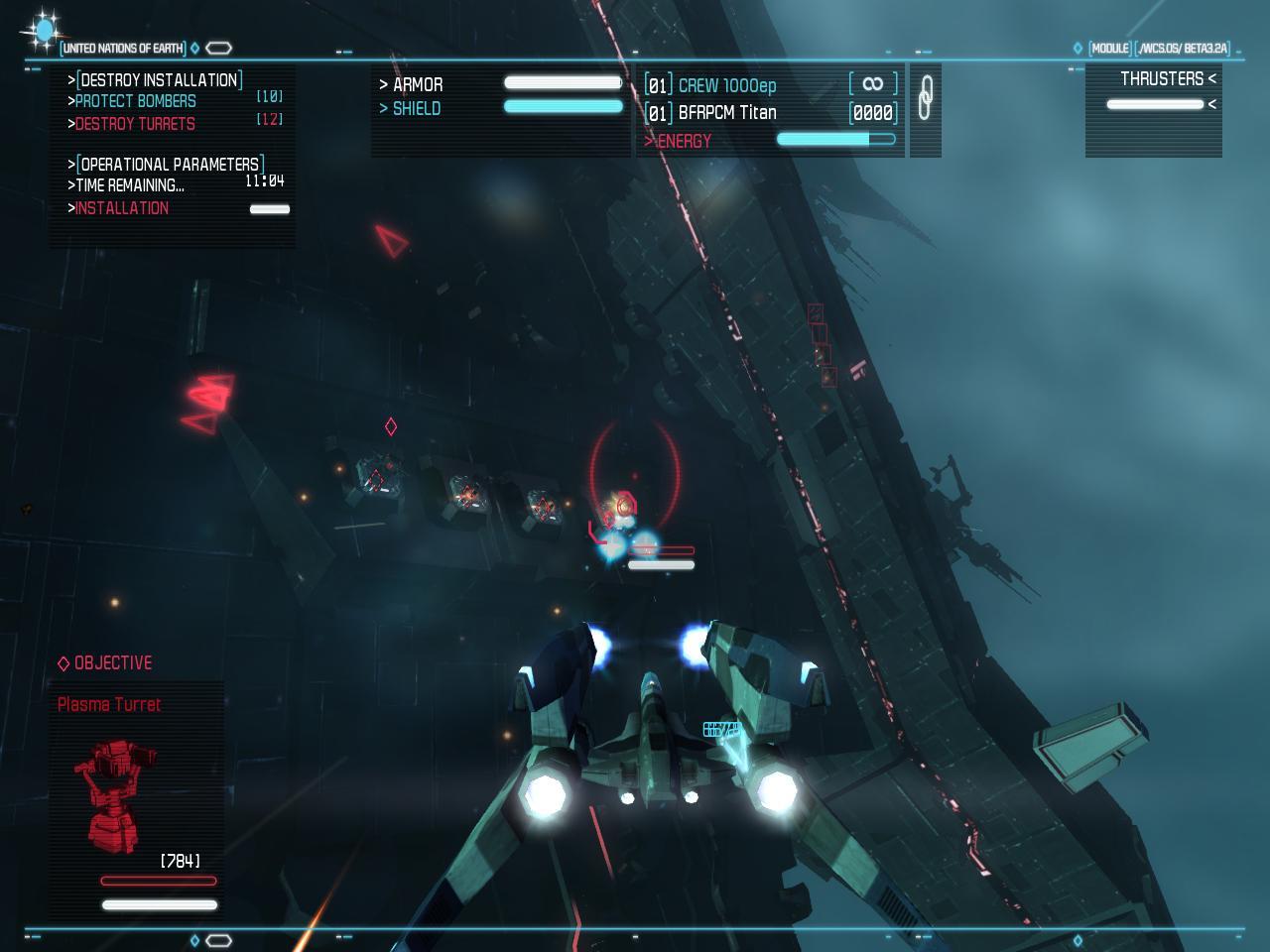The height and width of the screenshot is (952, 1270).
Task: Toggle the chain link weapon icon
Action: [x=925, y=98]
